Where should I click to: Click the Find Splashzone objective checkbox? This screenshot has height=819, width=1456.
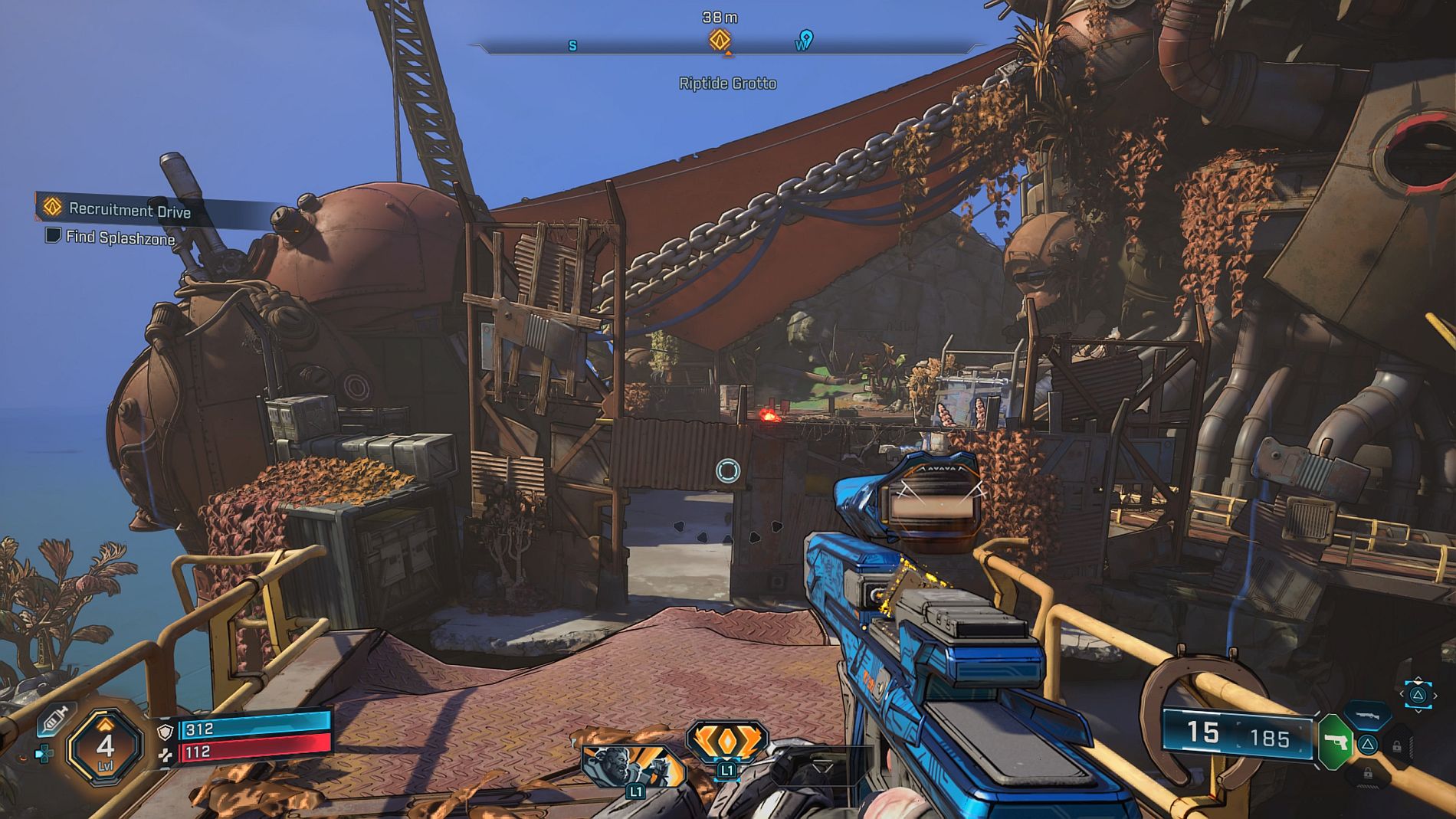click(53, 235)
